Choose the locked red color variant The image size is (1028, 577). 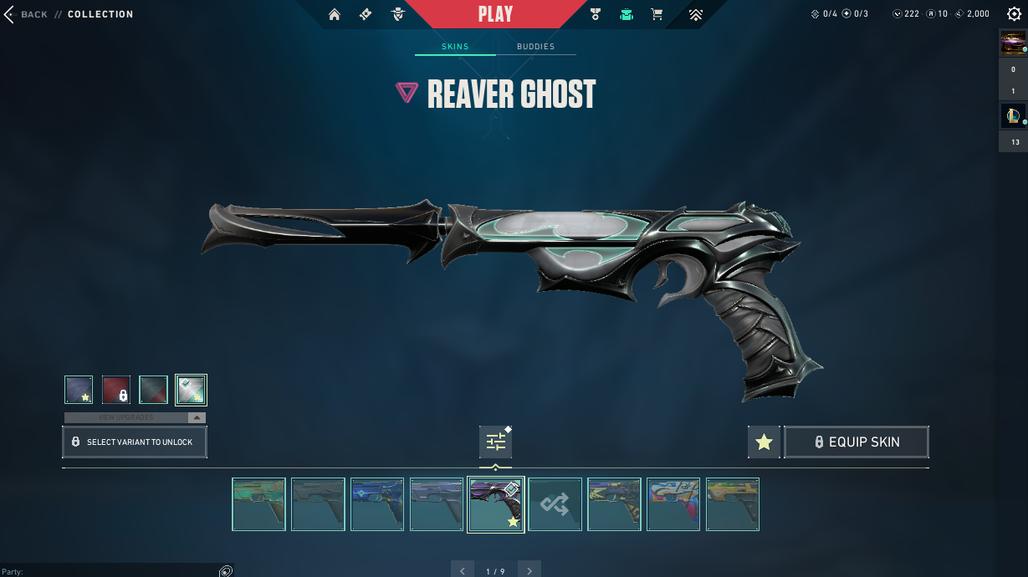(116, 390)
